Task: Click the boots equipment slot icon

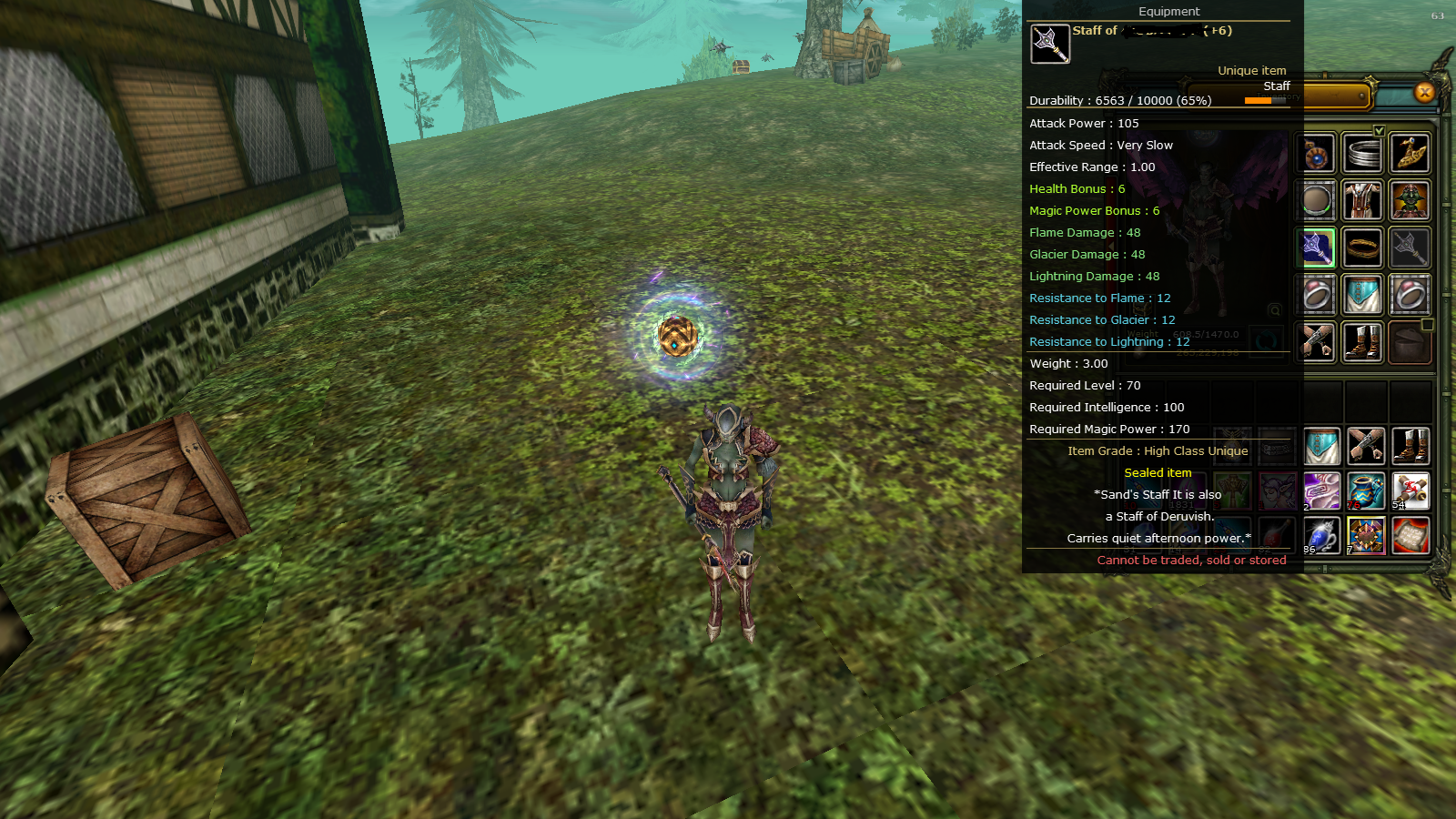Action: 1363,342
